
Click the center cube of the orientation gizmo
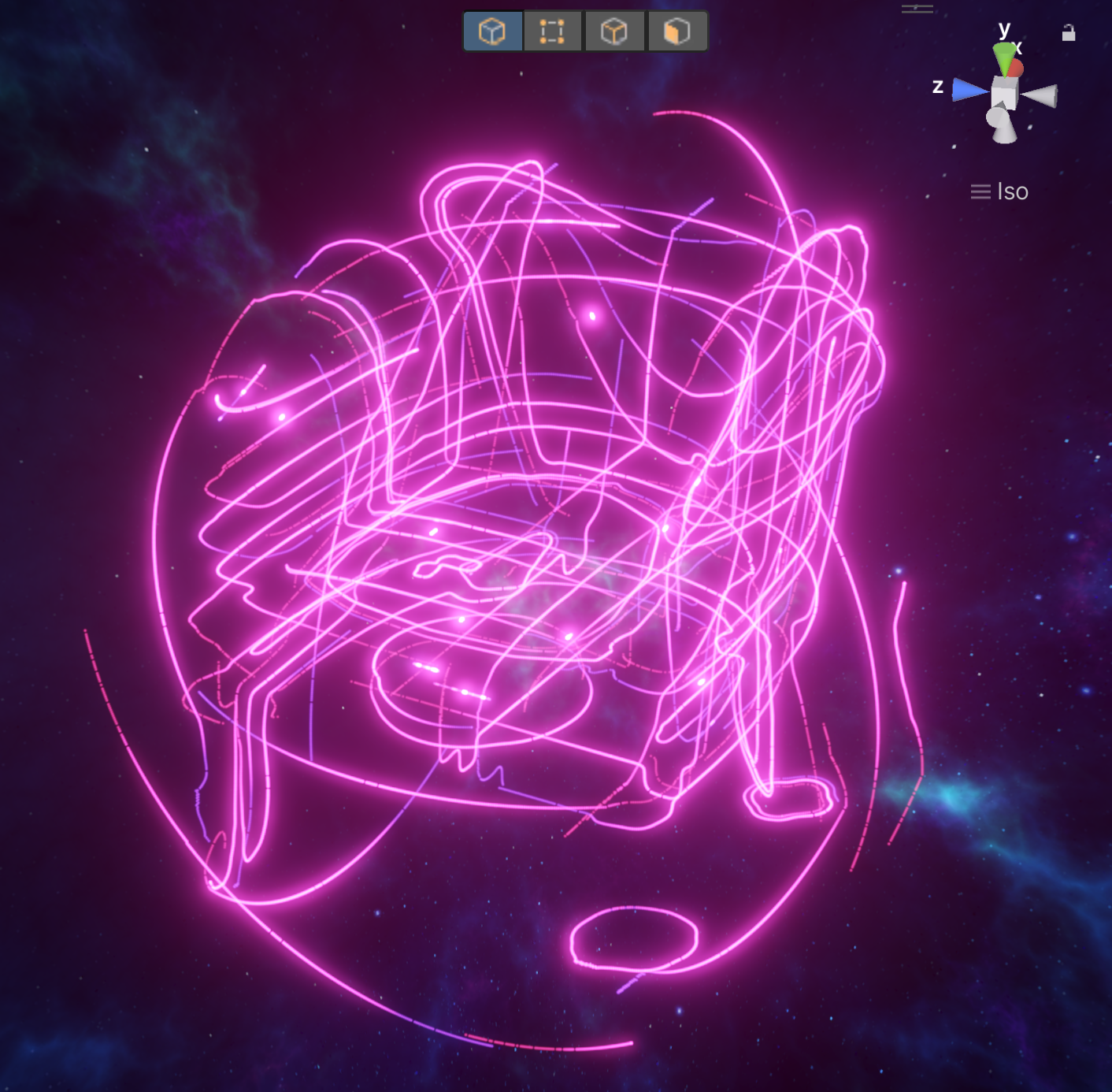1004,94
